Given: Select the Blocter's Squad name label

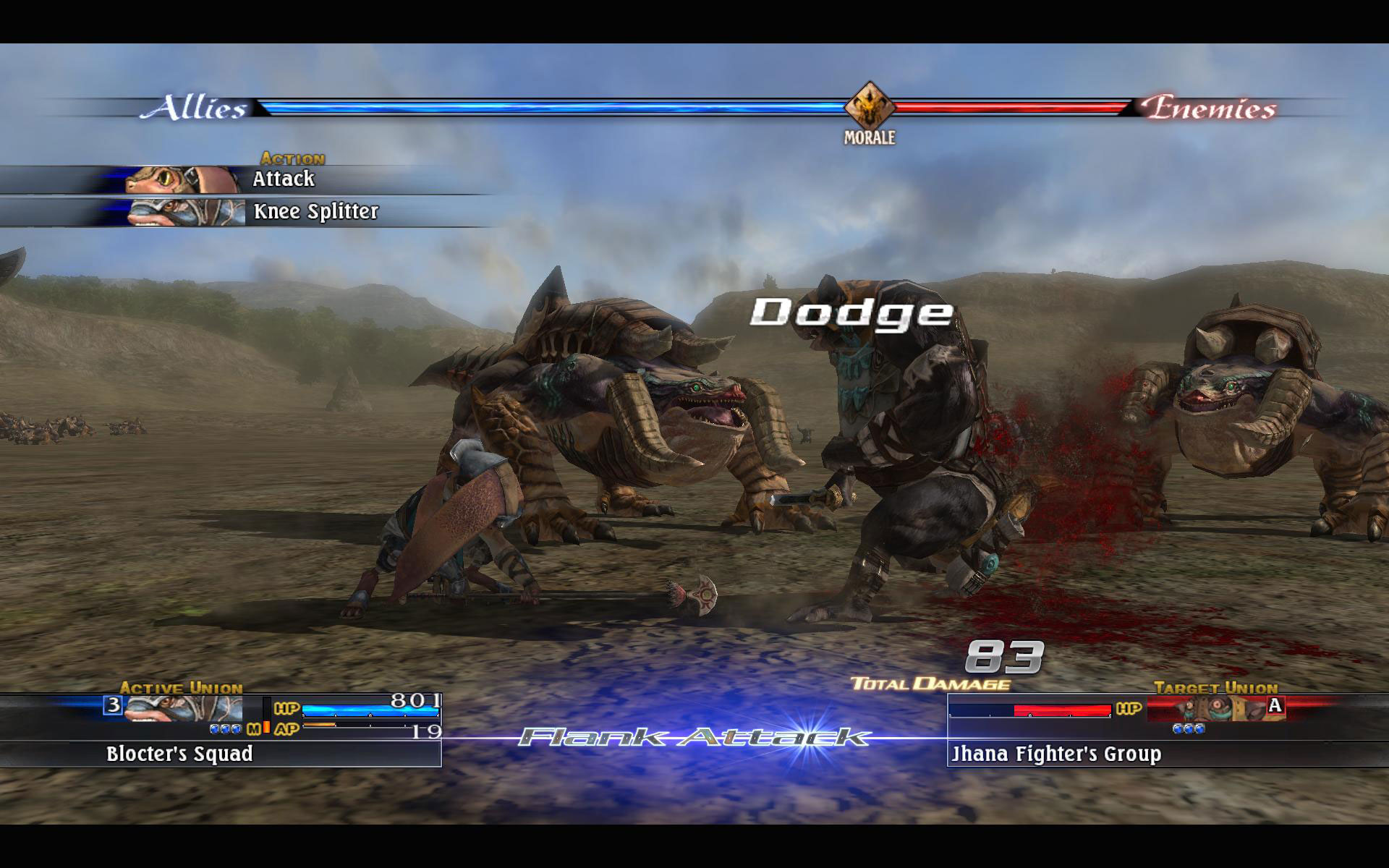Looking at the screenshot, I should (x=179, y=754).
